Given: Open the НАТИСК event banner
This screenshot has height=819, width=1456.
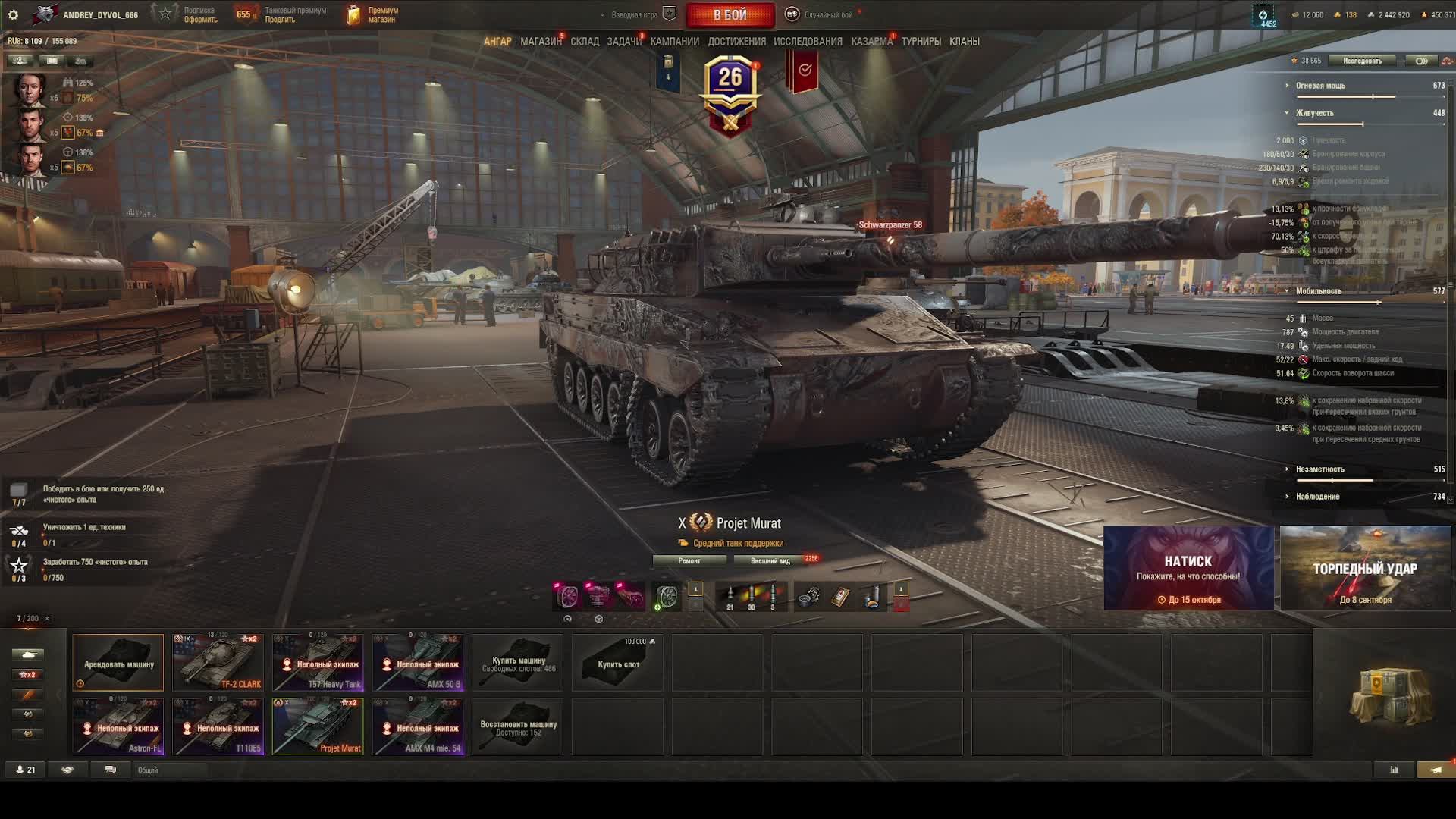Looking at the screenshot, I should 1188,569.
